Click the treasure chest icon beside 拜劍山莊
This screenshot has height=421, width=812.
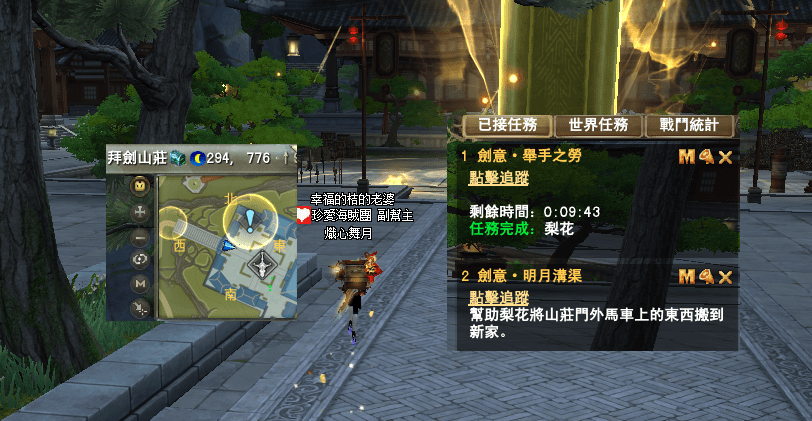(x=176, y=158)
